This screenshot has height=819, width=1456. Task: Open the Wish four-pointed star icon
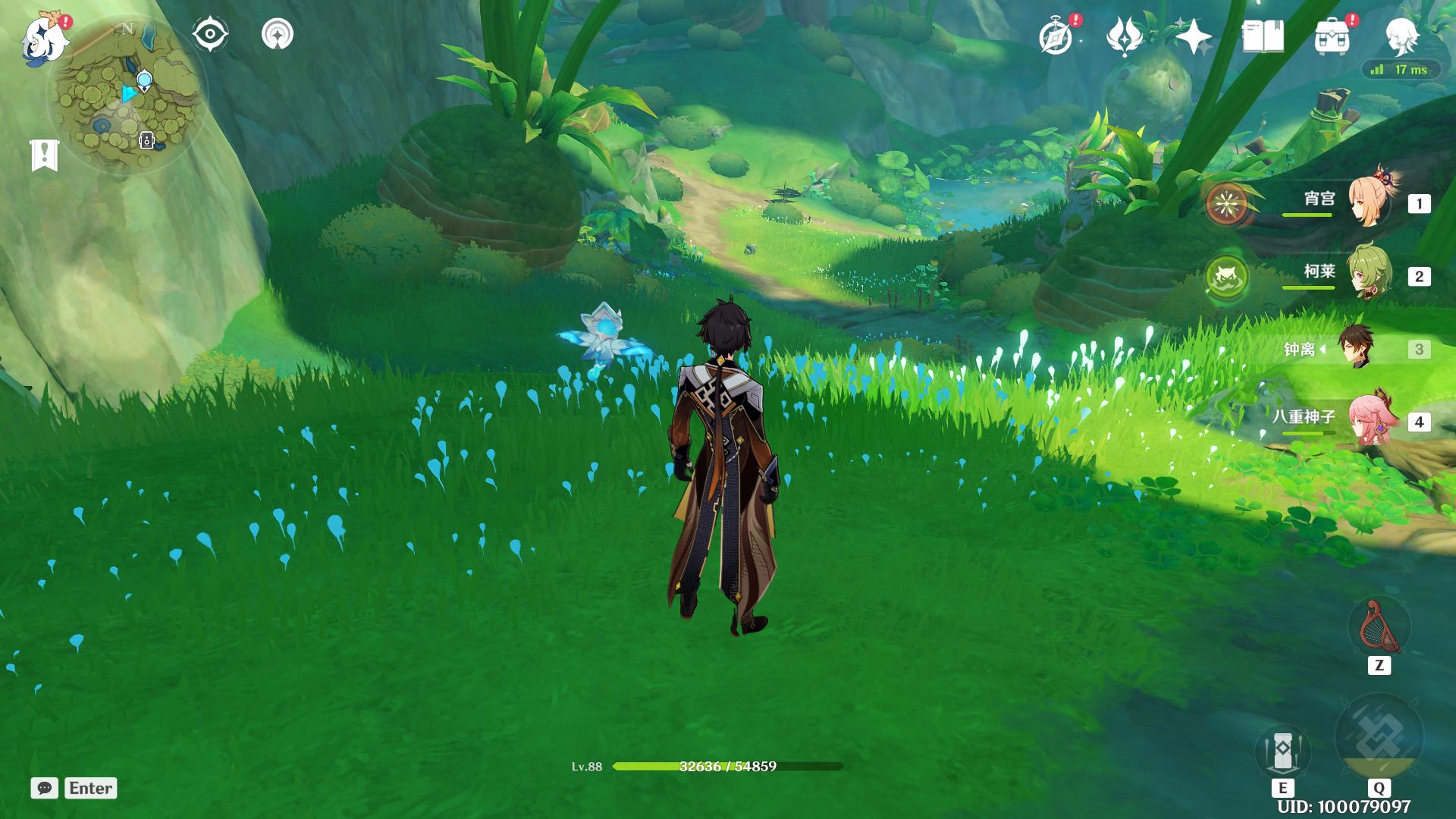point(1194,36)
